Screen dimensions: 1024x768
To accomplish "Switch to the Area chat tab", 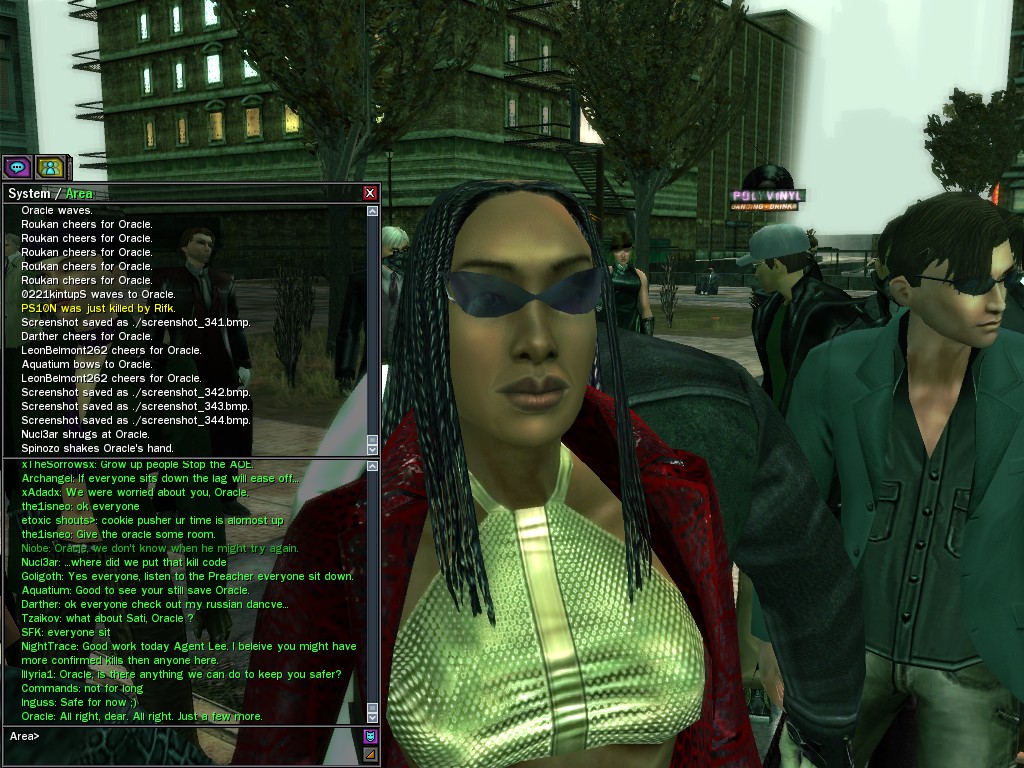I will (79, 193).
